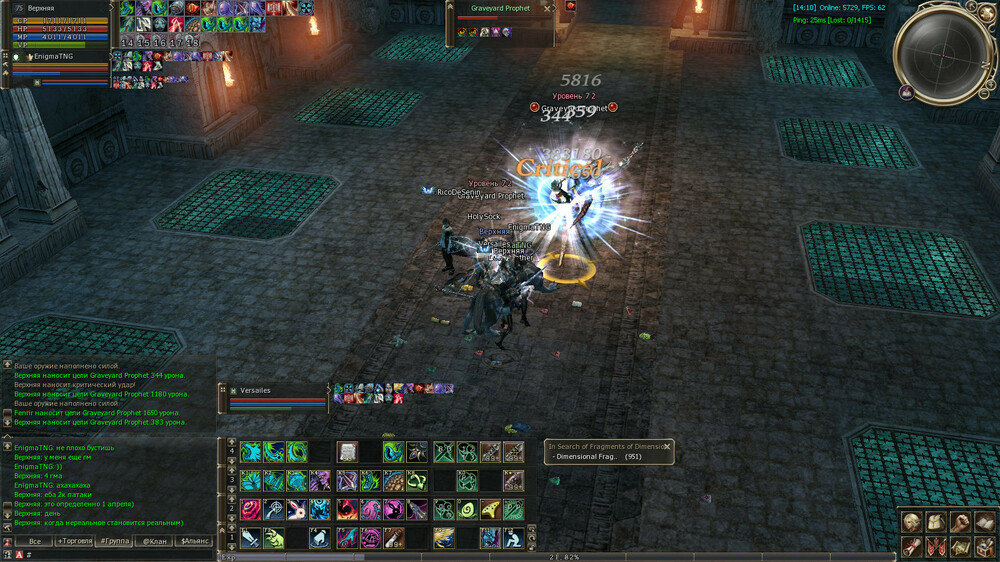This screenshot has height=562, width=1000.
Task: Switch to the #Группа chat tab
Action: click(115, 541)
